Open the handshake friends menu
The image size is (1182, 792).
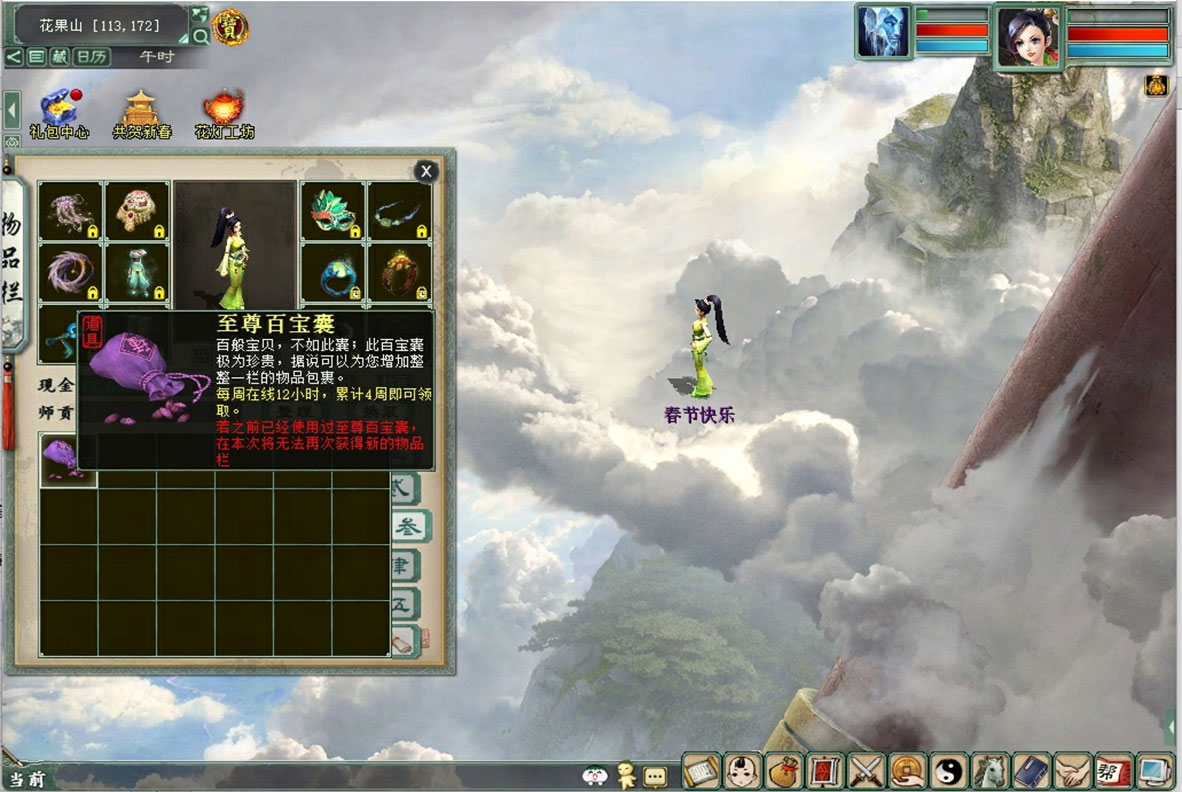click(x=1071, y=771)
